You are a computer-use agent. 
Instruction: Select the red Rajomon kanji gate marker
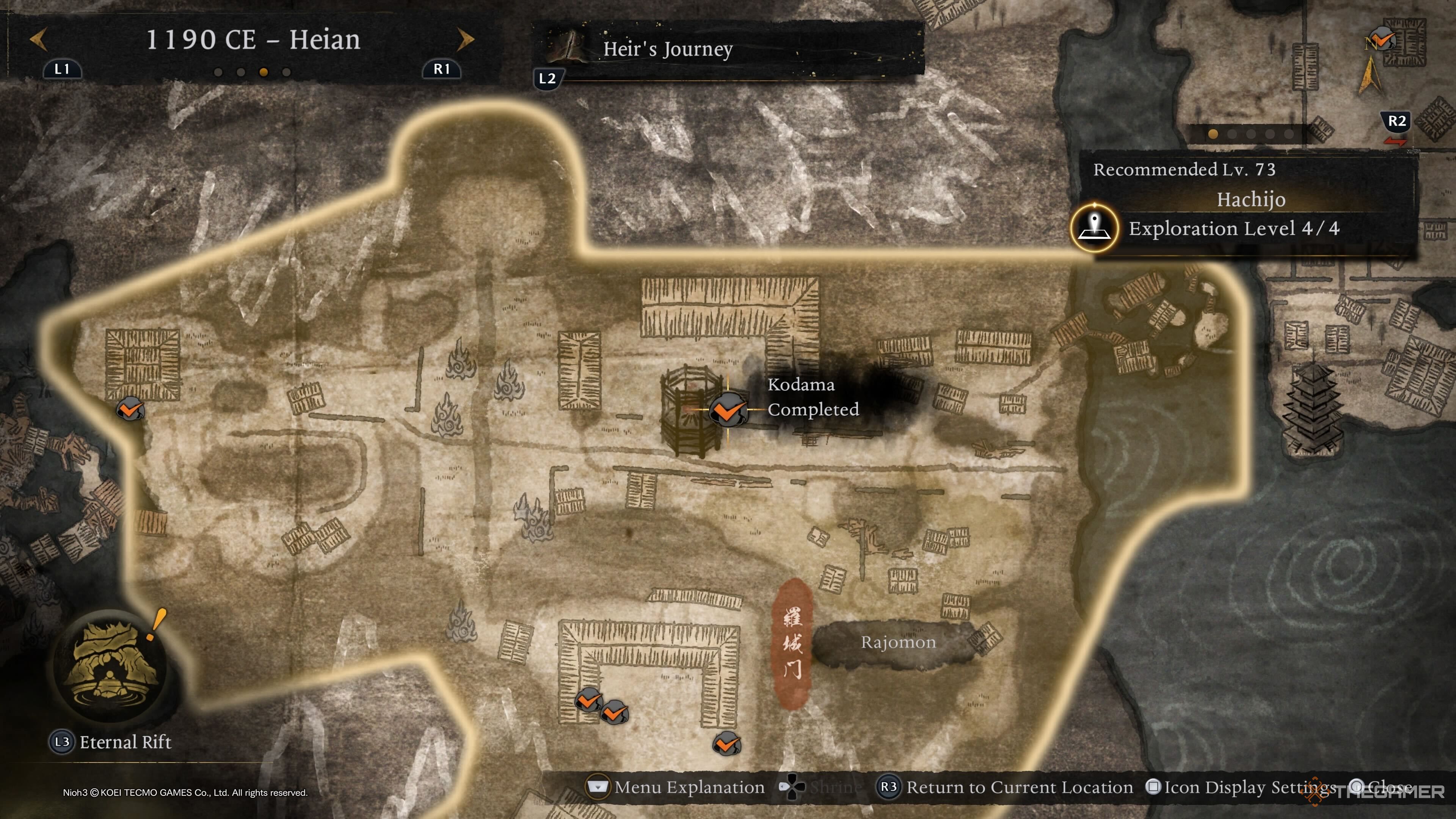point(792,644)
